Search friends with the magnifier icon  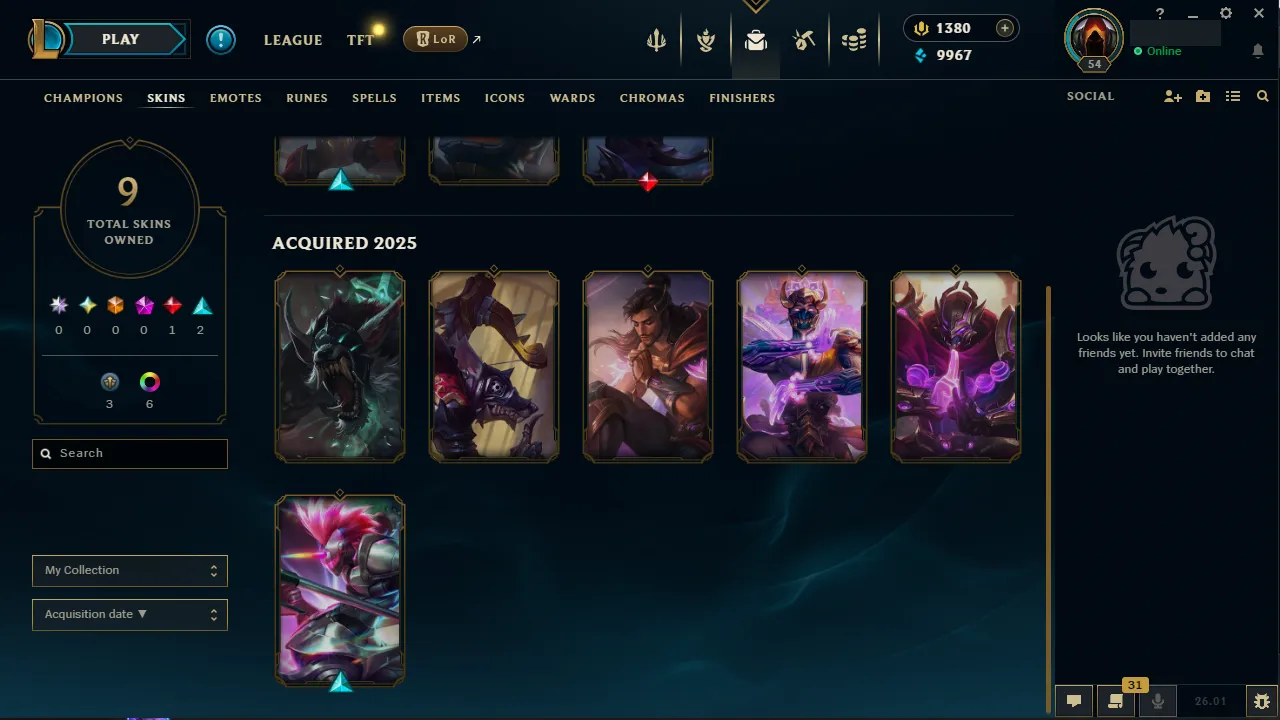(x=1262, y=96)
